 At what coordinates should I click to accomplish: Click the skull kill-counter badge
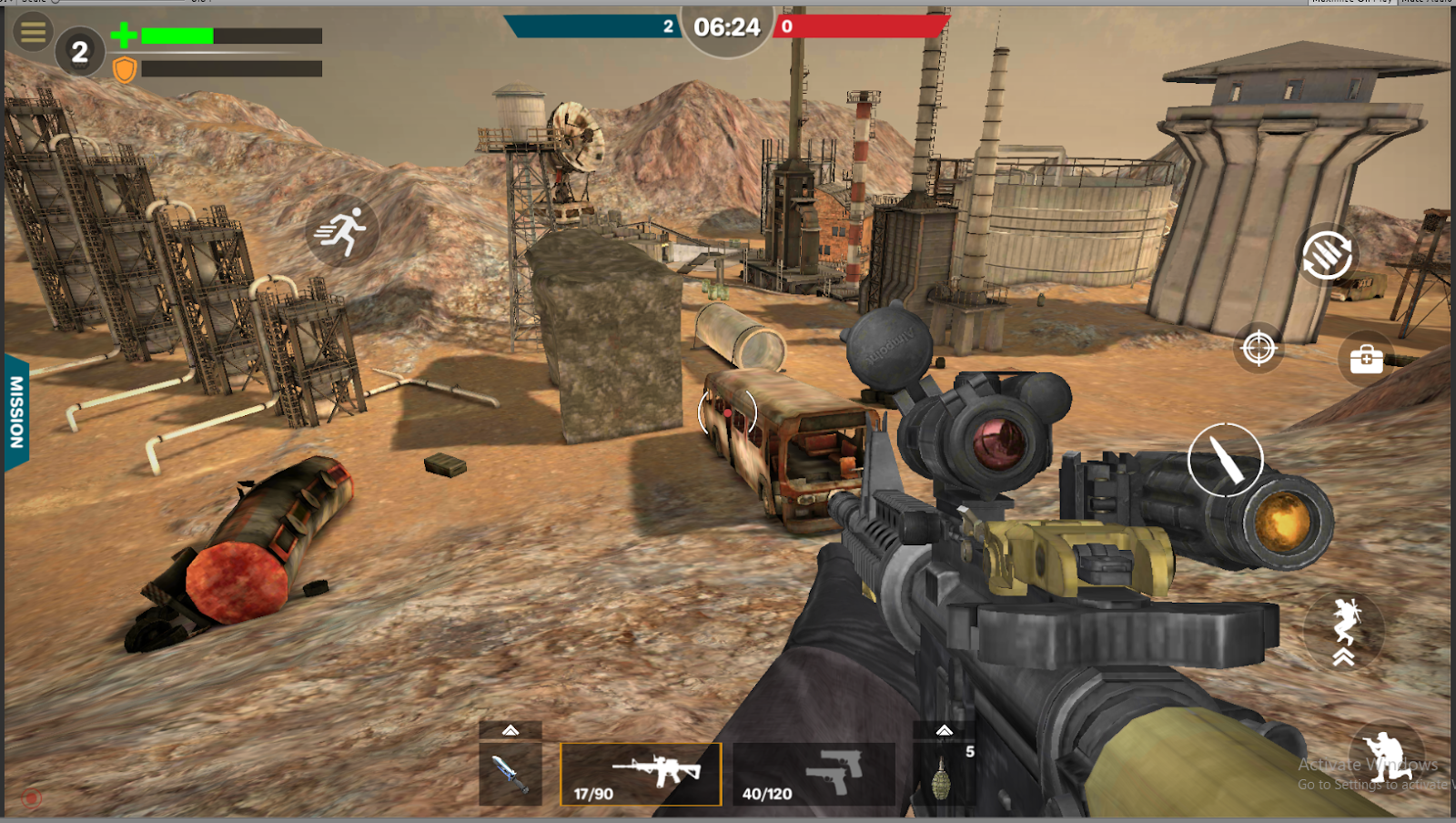(x=78, y=50)
